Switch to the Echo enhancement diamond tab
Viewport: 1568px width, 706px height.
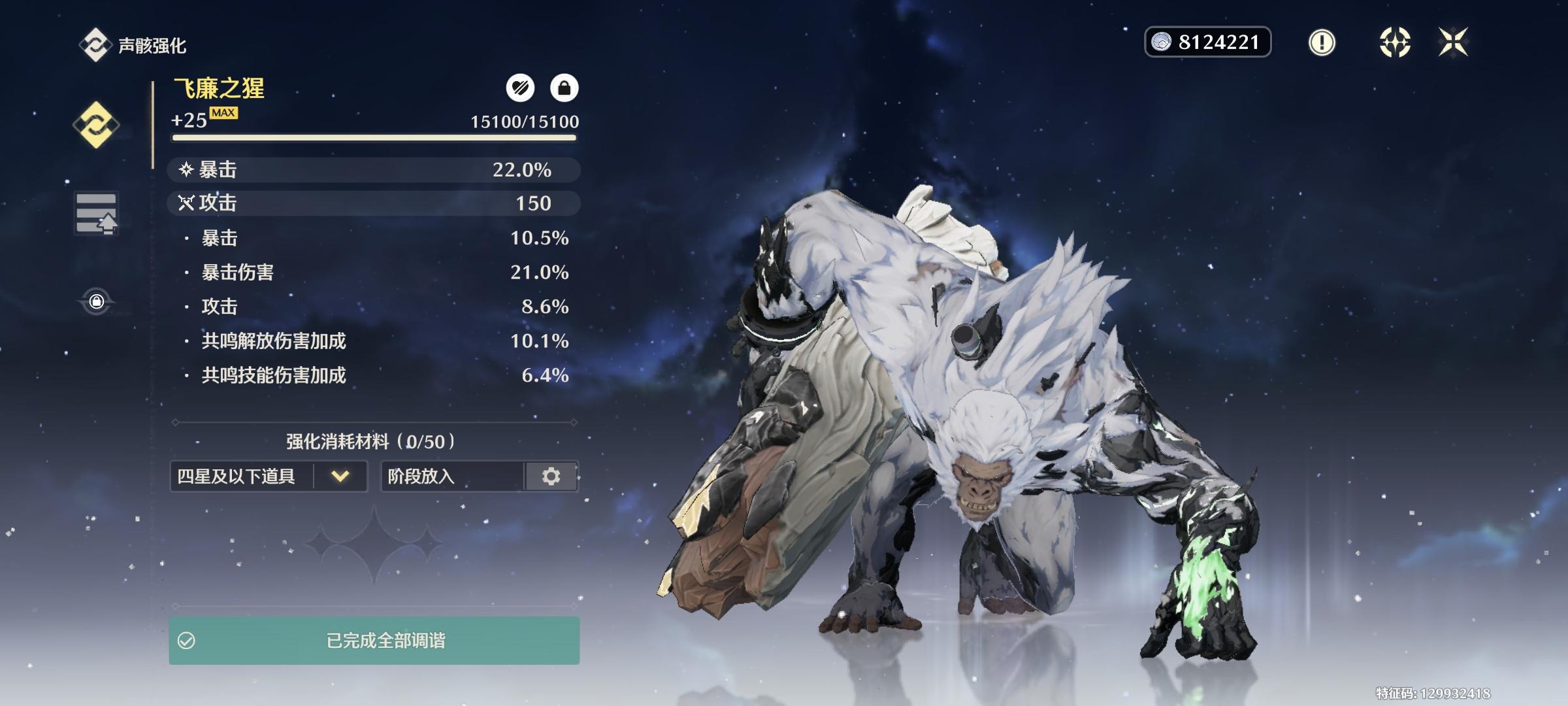click(x=96, y=125)
